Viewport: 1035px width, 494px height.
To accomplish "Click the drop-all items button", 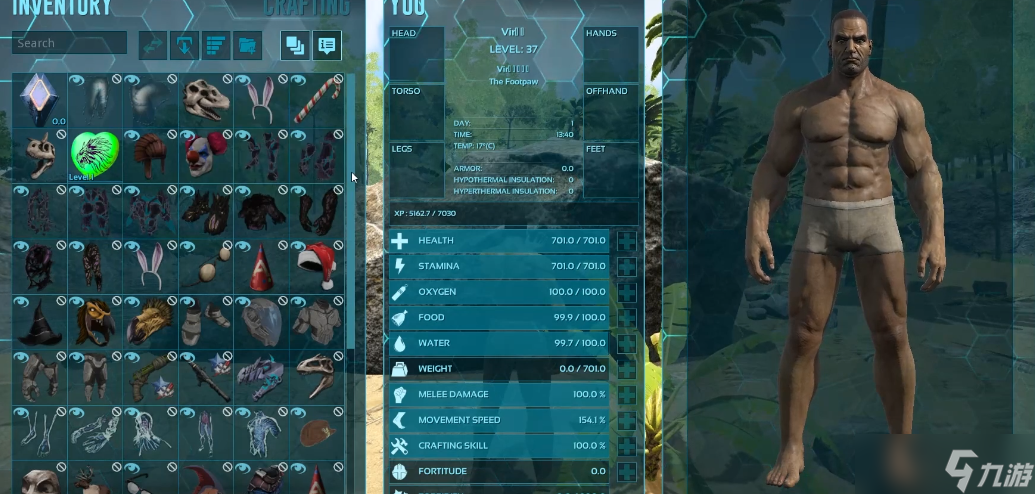I will [184, 44].
